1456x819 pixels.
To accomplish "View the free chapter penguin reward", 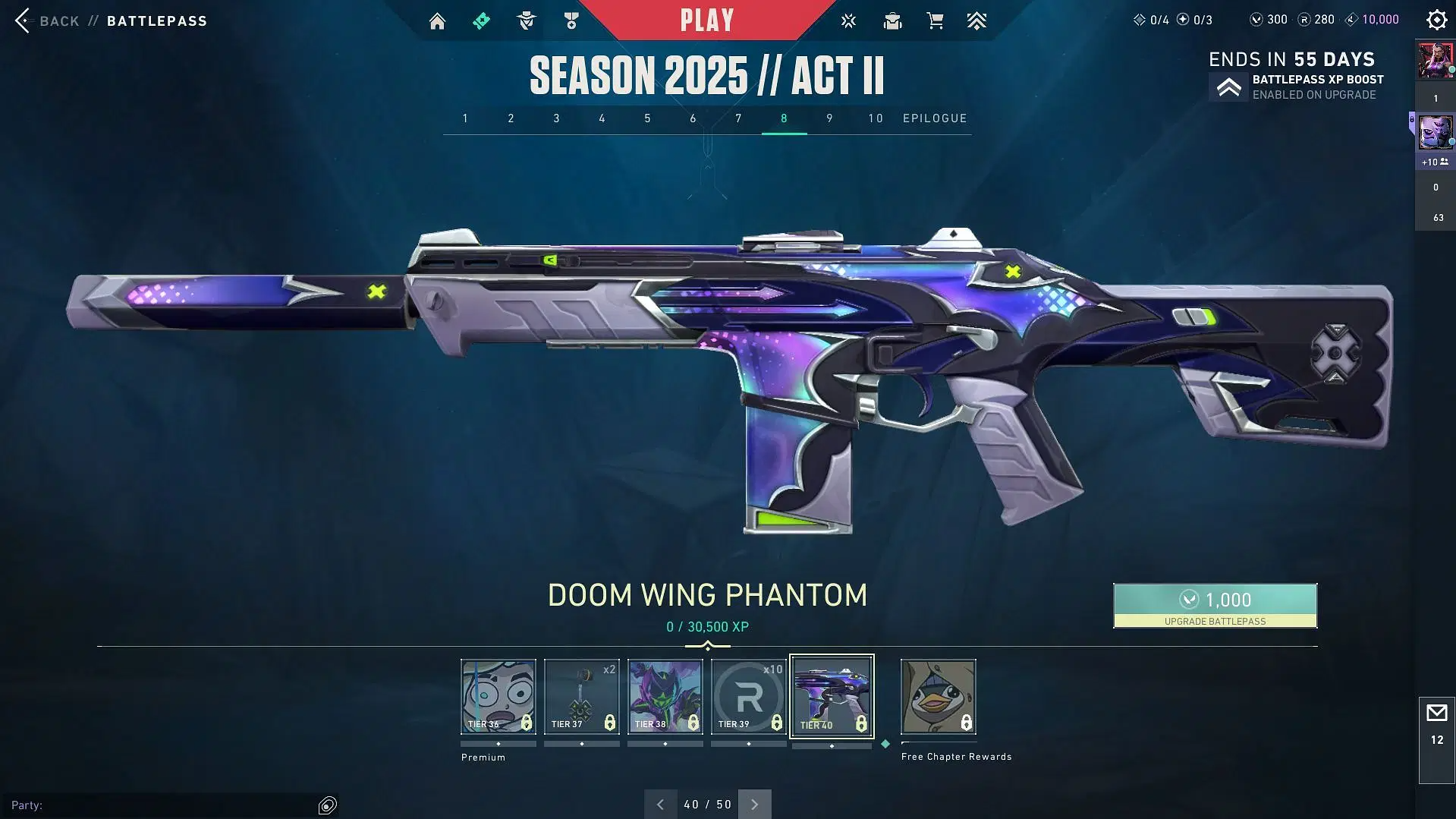I will click(x=938, y=696).
